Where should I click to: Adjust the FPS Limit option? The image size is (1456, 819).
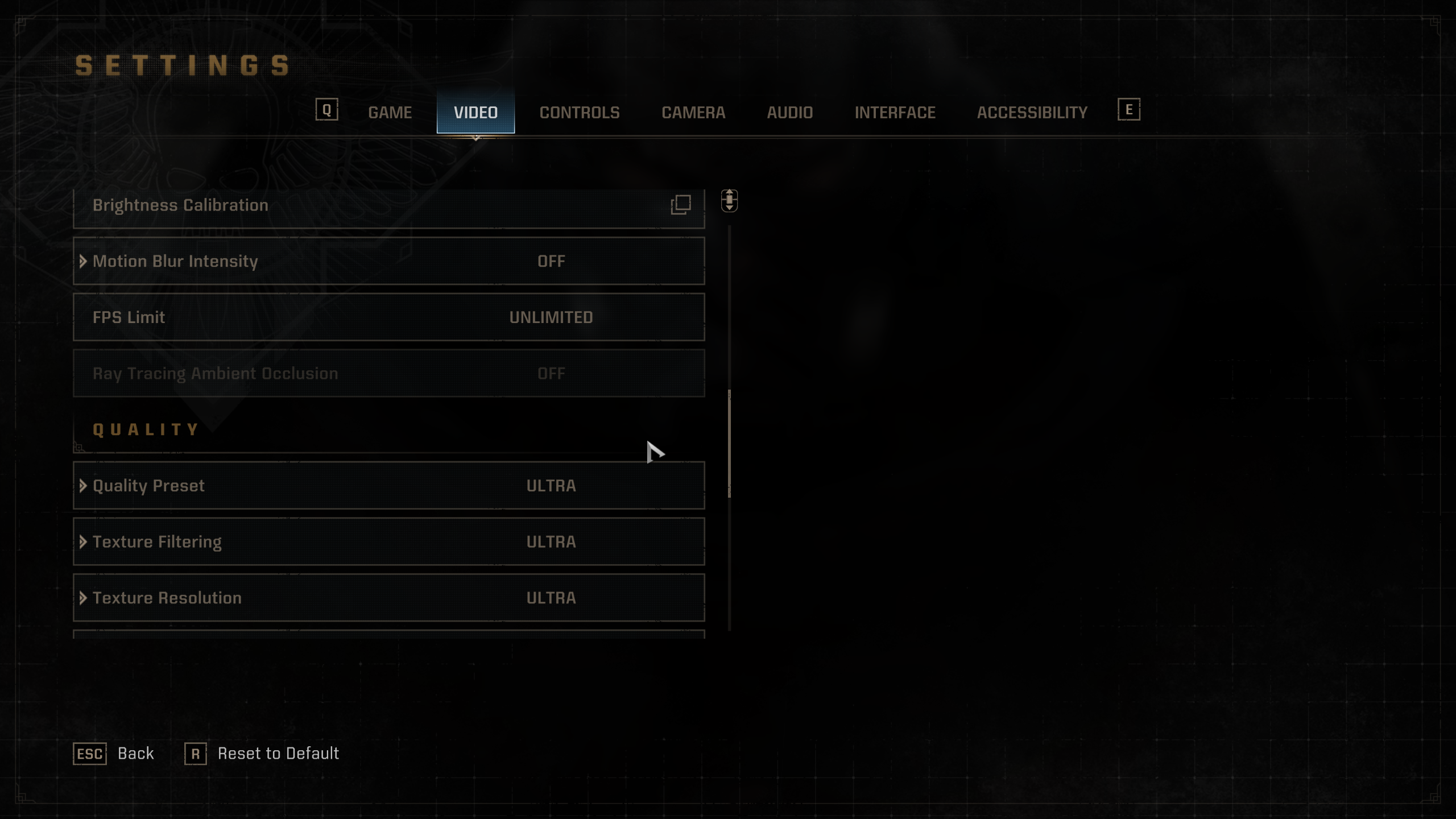point(389,317)
